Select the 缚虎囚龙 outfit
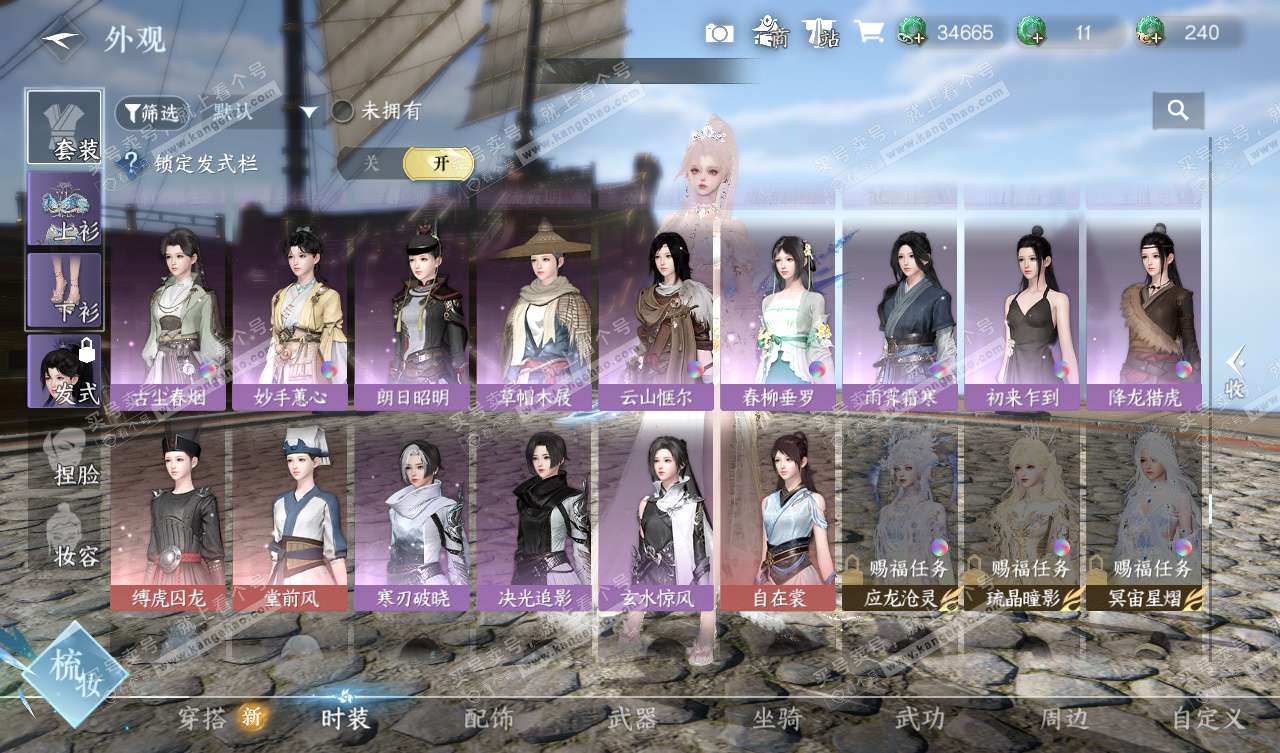Image resolution: width=1280 pixels, height=753 pixels. [168, 520]
